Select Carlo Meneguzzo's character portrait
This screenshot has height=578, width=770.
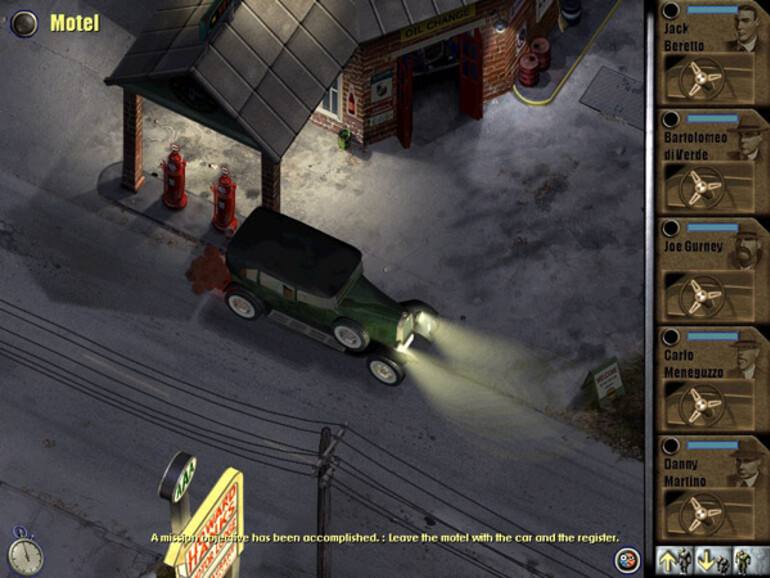click(x=745, y=354)
